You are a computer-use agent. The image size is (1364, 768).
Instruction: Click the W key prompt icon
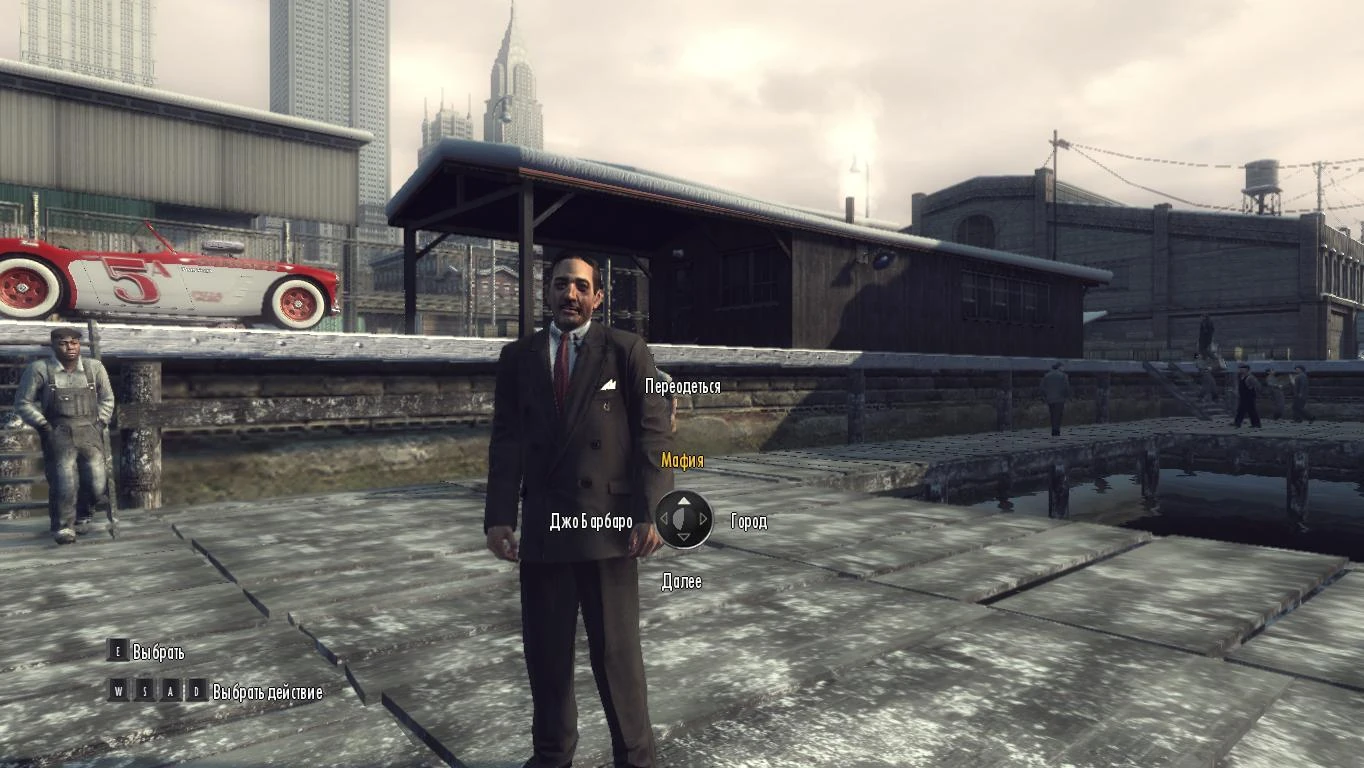click(x=120, y=691)
